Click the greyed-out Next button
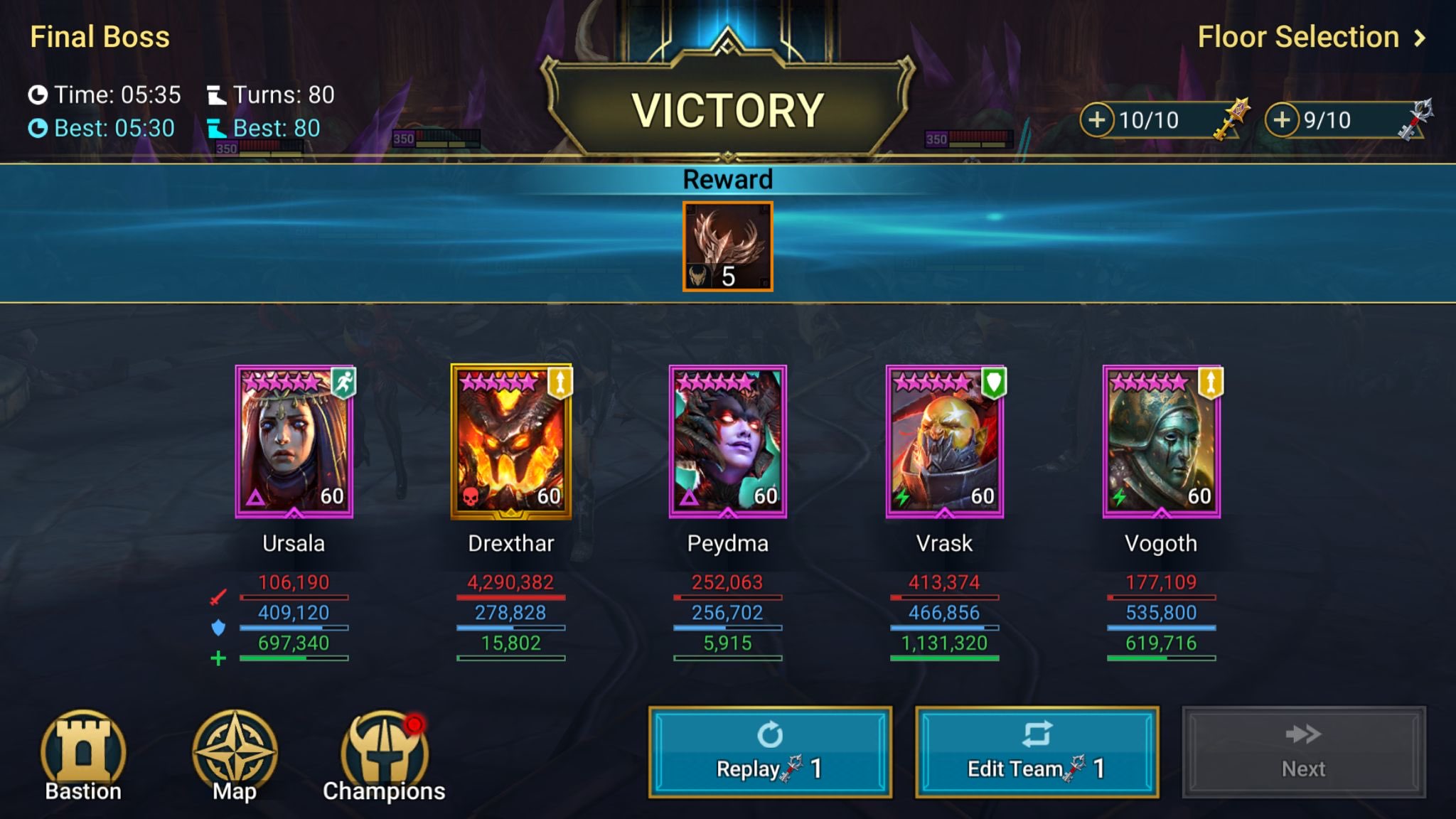This screenshot has height=819, width=1456. [x=1302, y=750]
